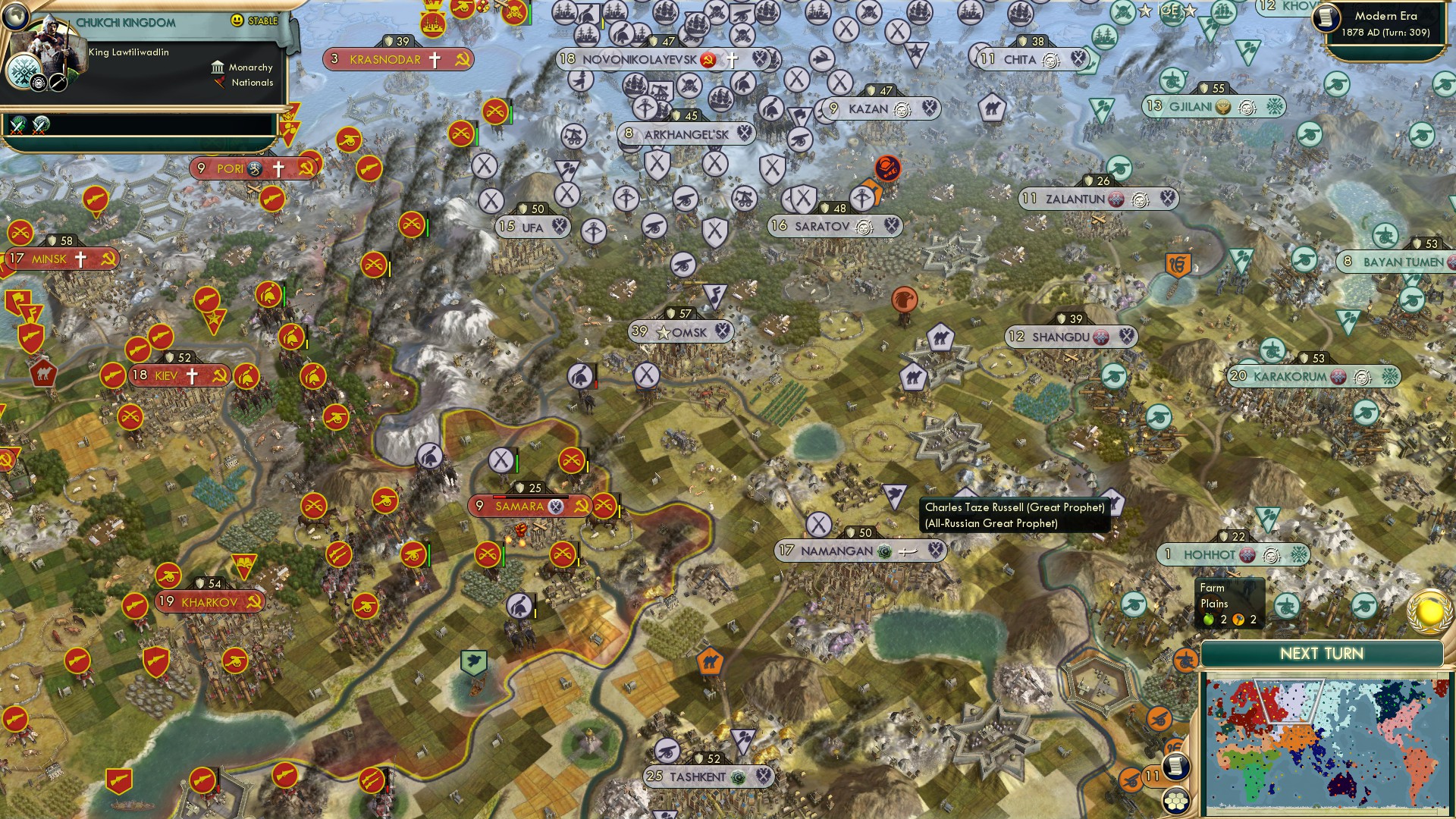Click the globe diplomacy icon in the top-left panel
The width and height of the screenshot is (1456, 819).
pyautogui.click(x=15, y=15)
